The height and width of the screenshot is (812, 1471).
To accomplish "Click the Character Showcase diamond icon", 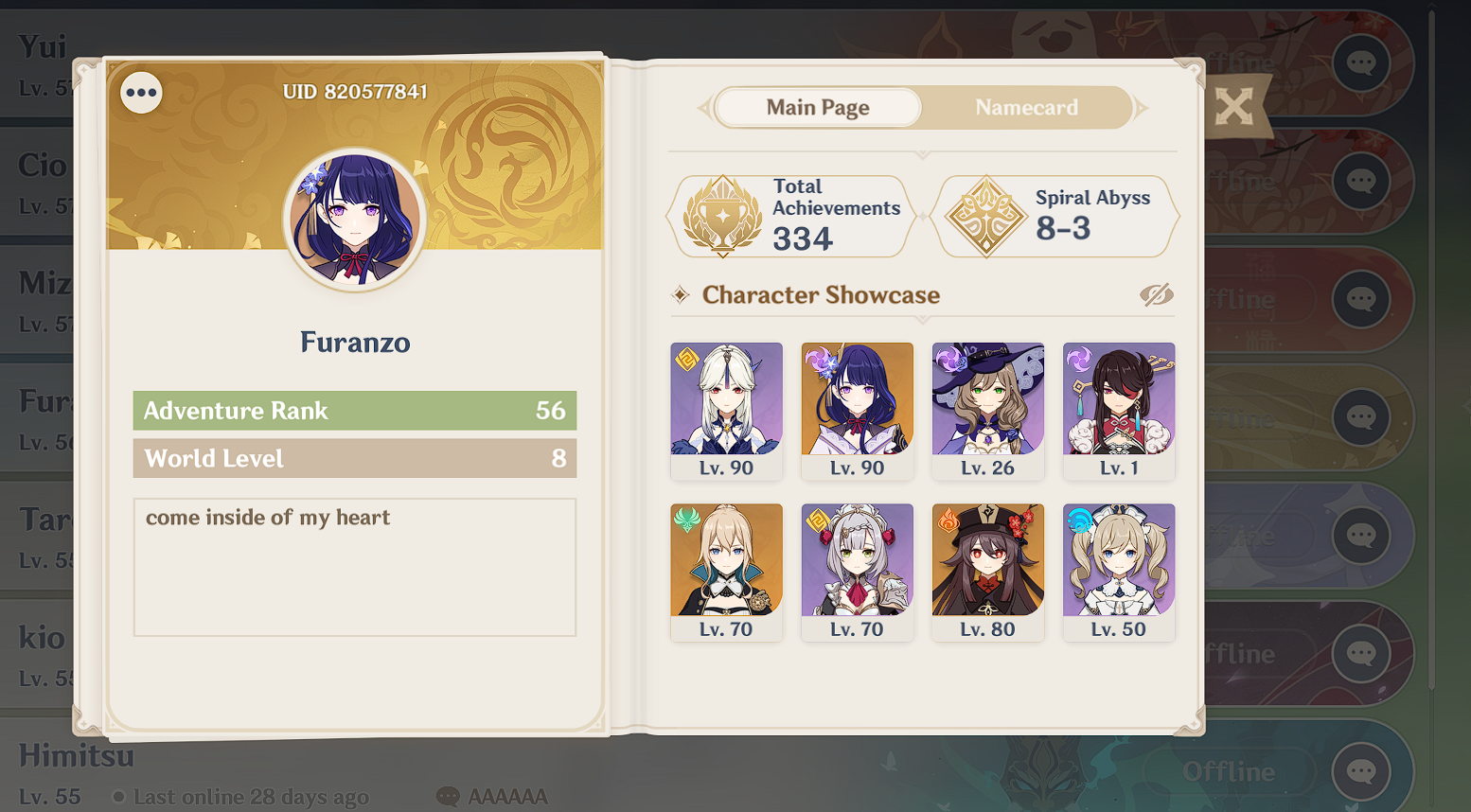I will point(682,295).
